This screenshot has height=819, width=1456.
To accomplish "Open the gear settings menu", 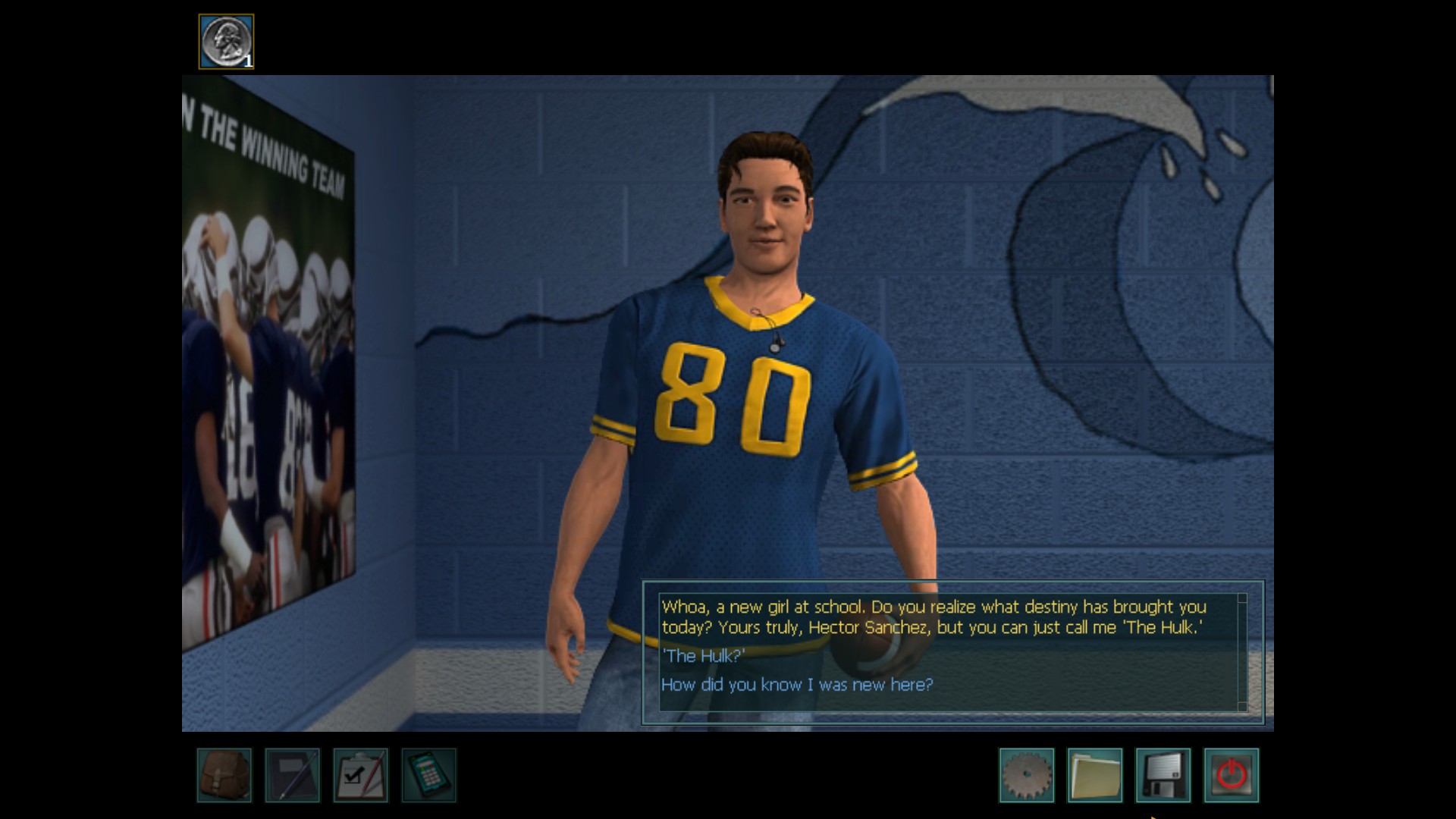I will pyautogui.click(x=1027, y=775).
